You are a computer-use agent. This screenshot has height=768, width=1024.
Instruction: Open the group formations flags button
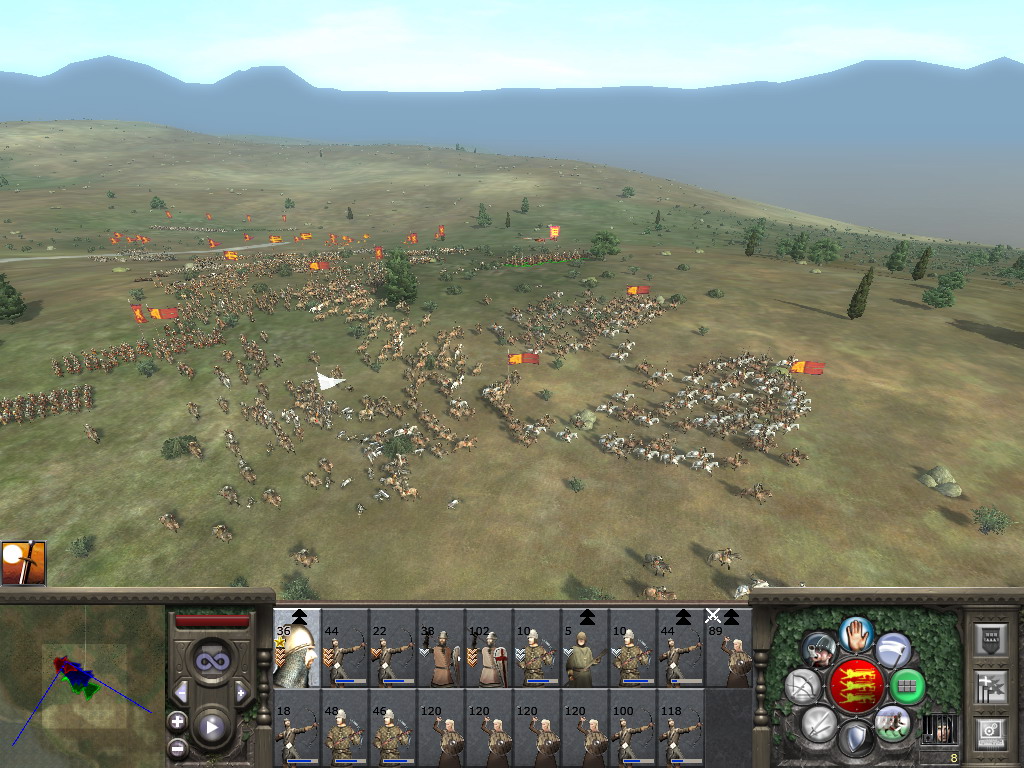pos(990,687)
